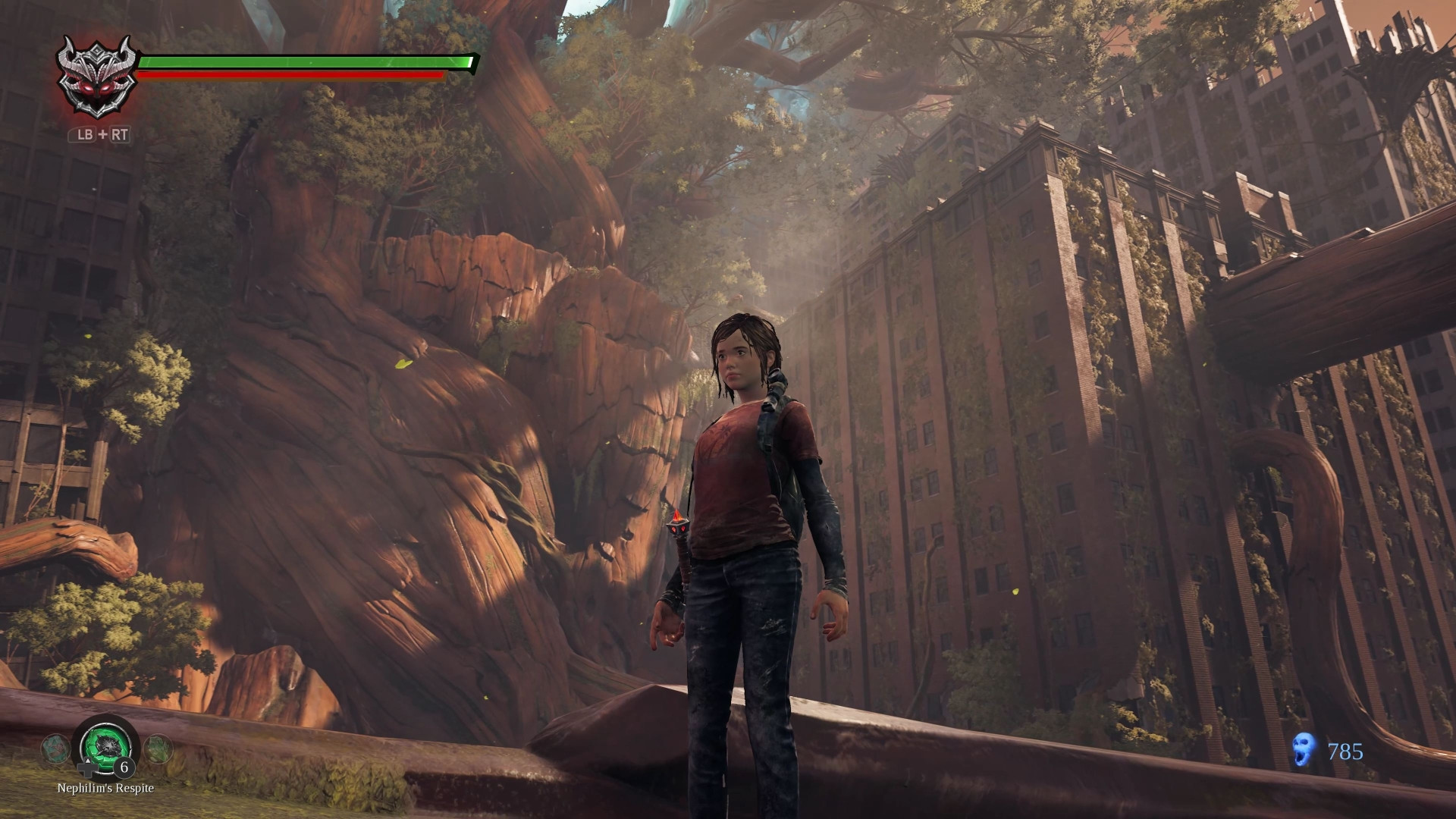Toggle the Havoc ability with the emblem badge
This screenshot has height=819, width=1456.
97,77
